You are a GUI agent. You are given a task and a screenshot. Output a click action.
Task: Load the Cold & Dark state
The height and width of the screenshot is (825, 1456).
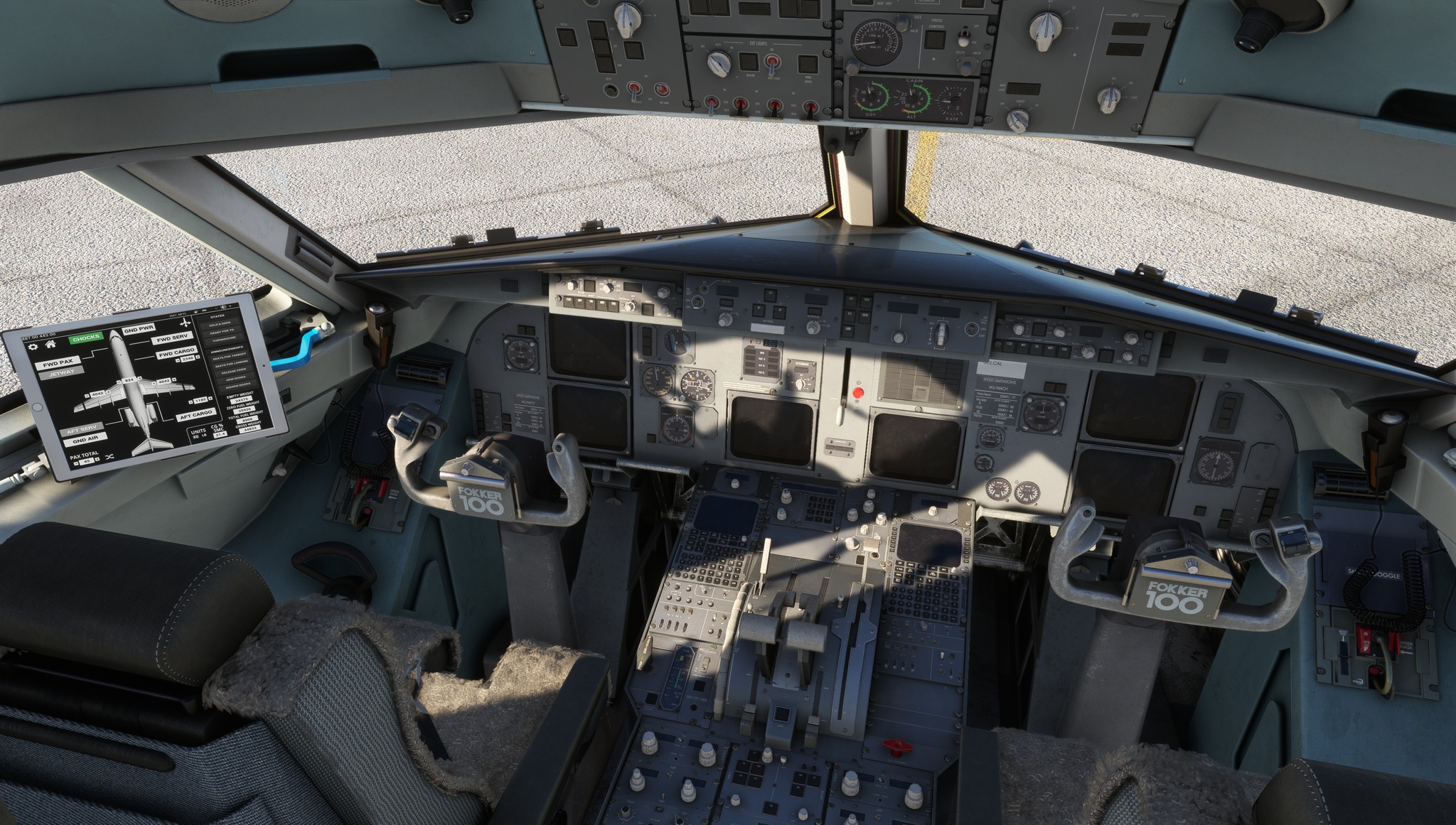tap(220, 323)
